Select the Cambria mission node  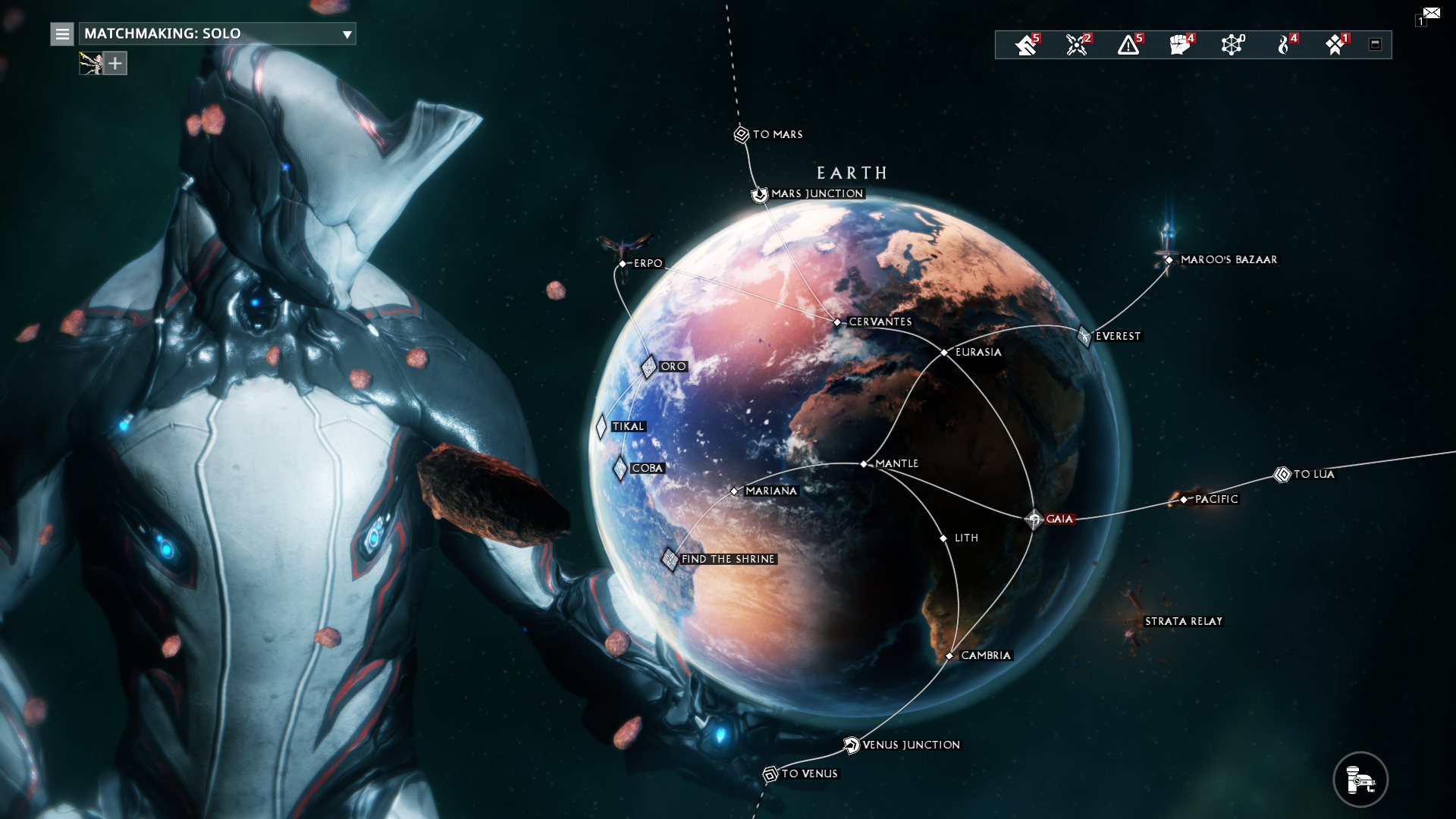point(949,656)
